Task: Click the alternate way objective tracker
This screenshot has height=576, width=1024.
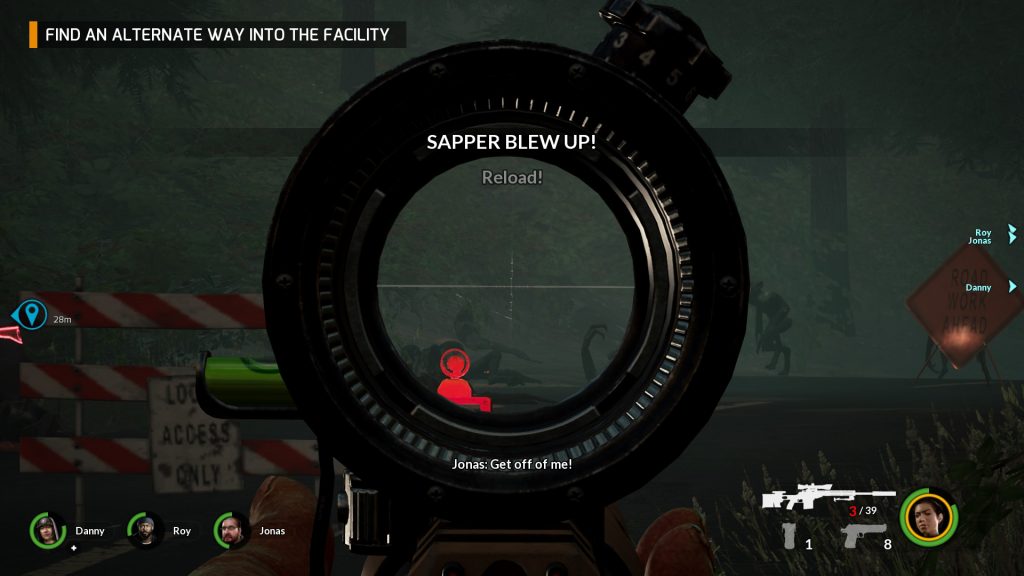Action: 217,35
